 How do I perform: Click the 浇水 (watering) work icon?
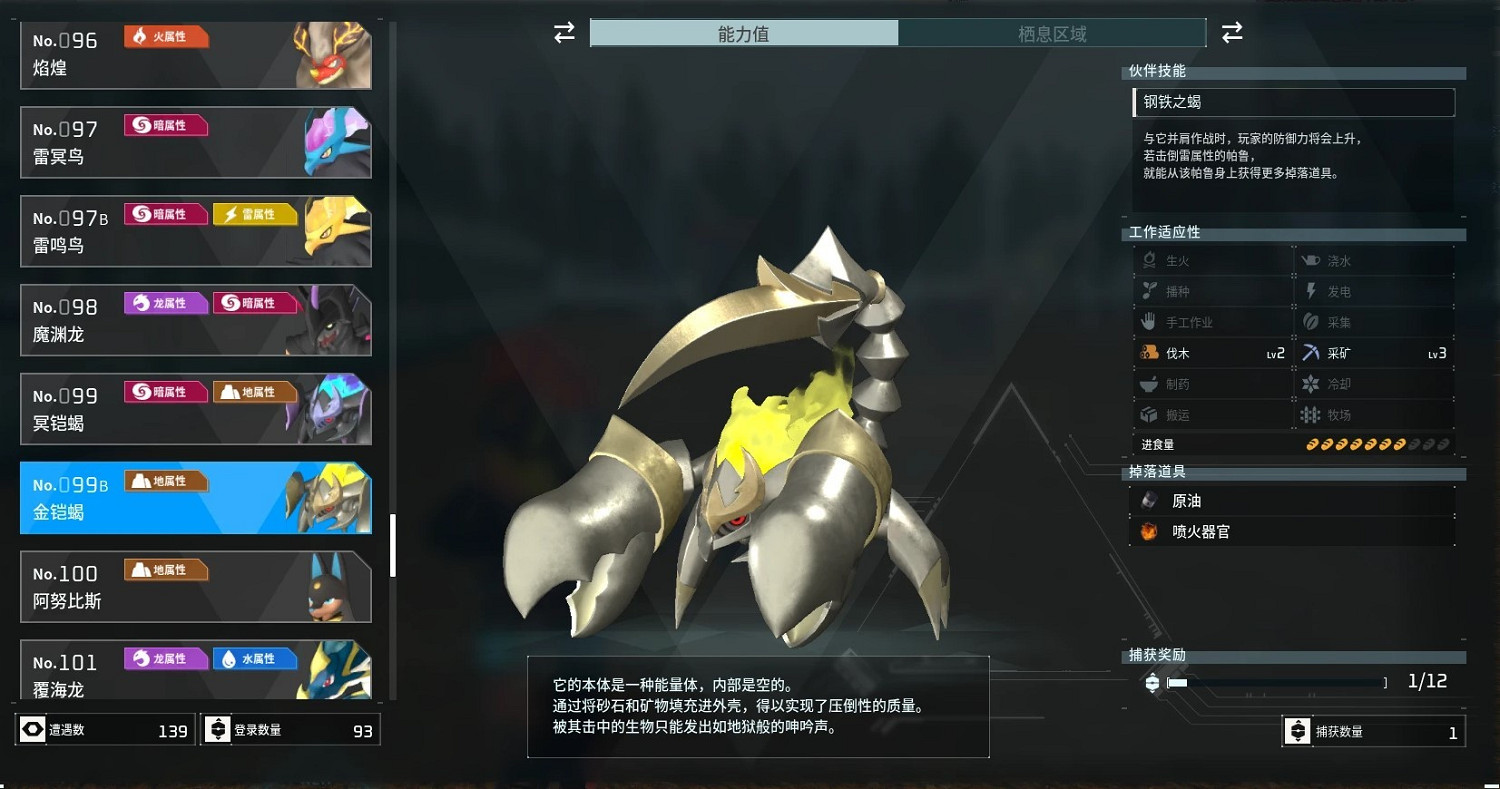(x=1312, y=259)
